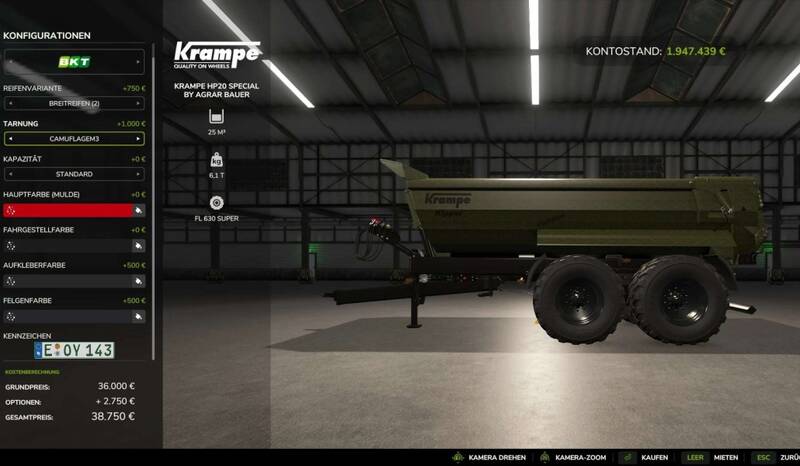Select the BKT tire brand selector

click(74, 62)
